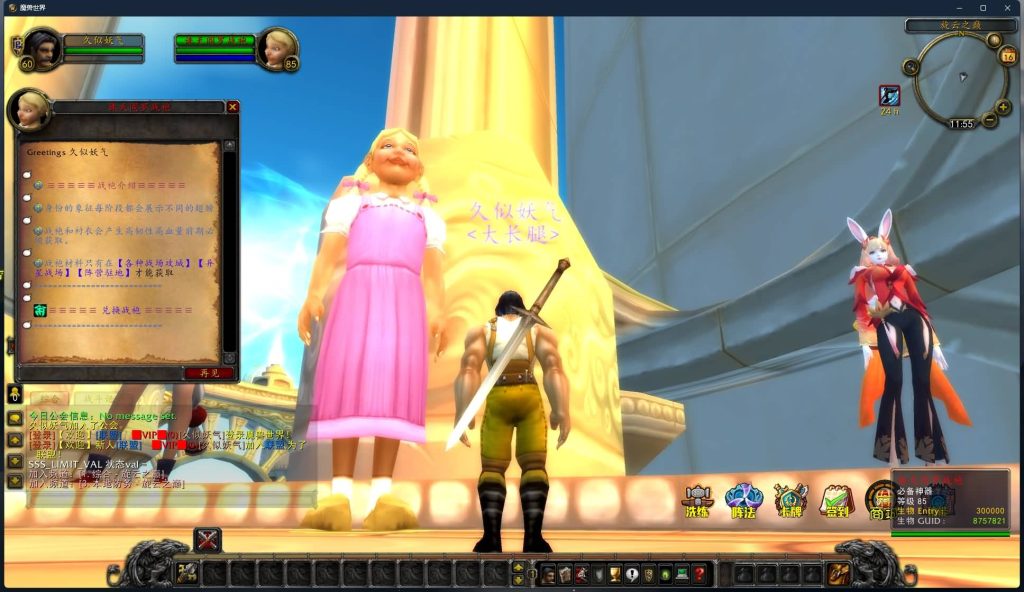
Task: Click the player portrait frame
Action: (41, 47)
